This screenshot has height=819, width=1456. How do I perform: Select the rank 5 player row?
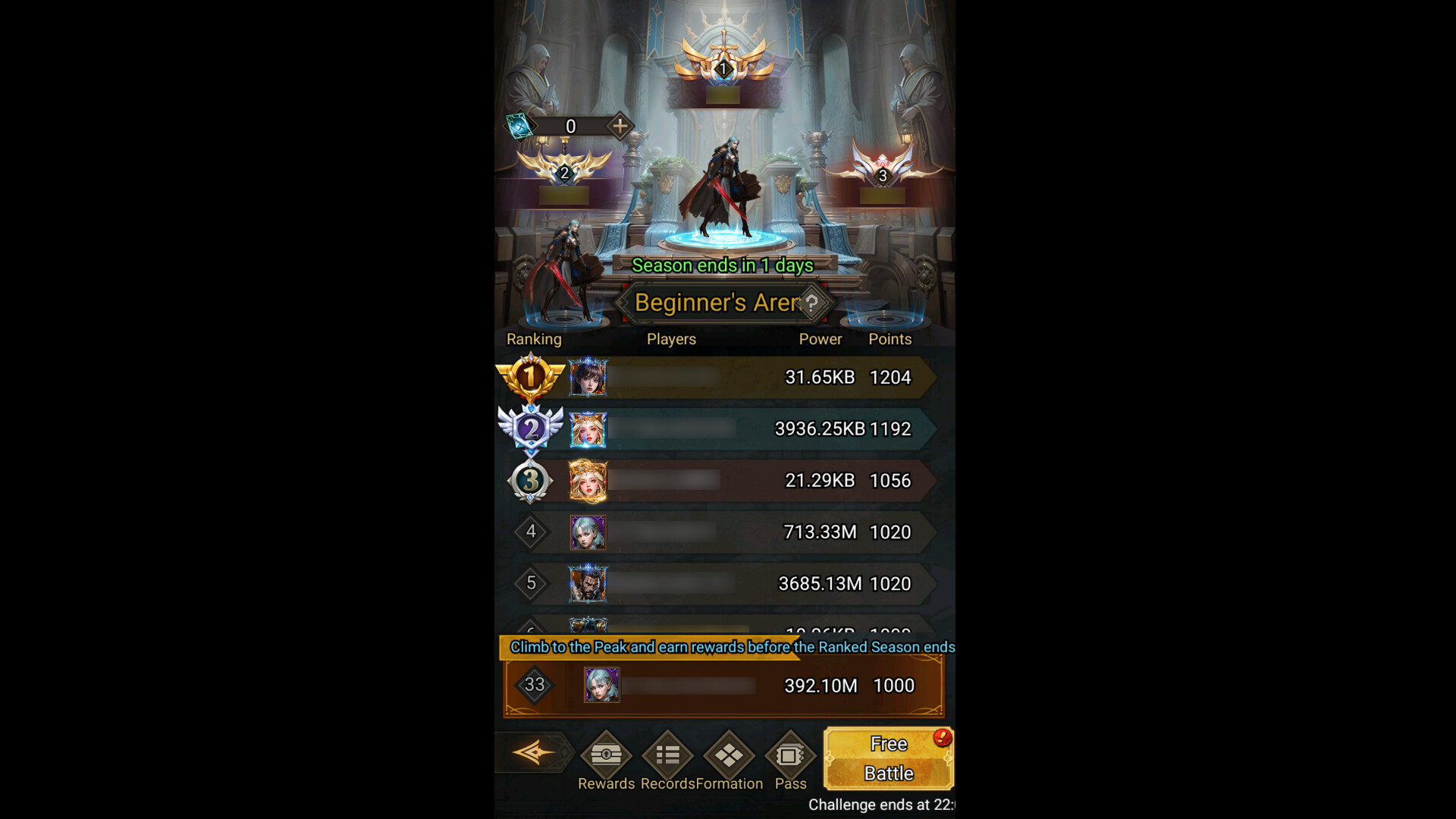tap(720, 584)
